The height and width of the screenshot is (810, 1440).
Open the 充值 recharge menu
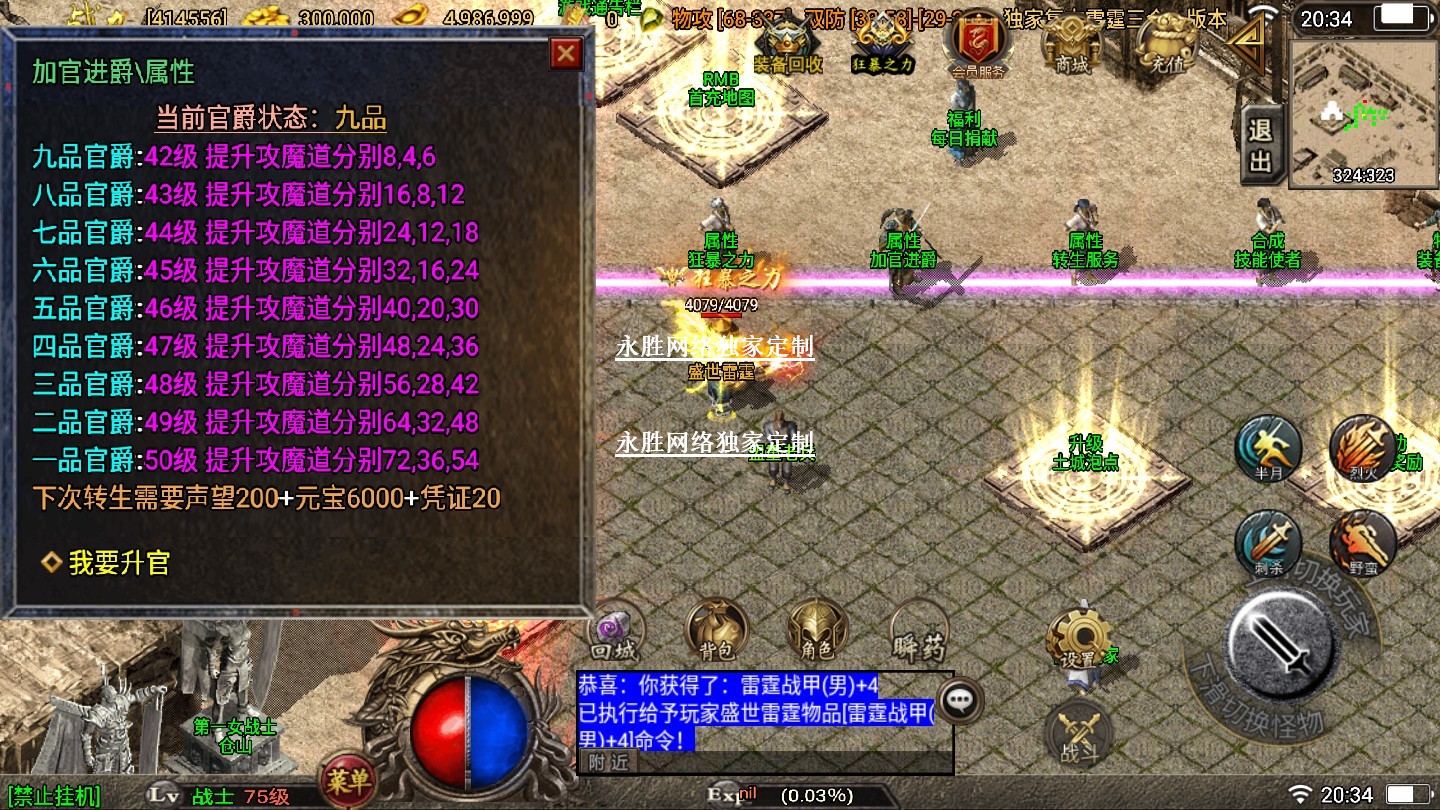pos(1166,45)
